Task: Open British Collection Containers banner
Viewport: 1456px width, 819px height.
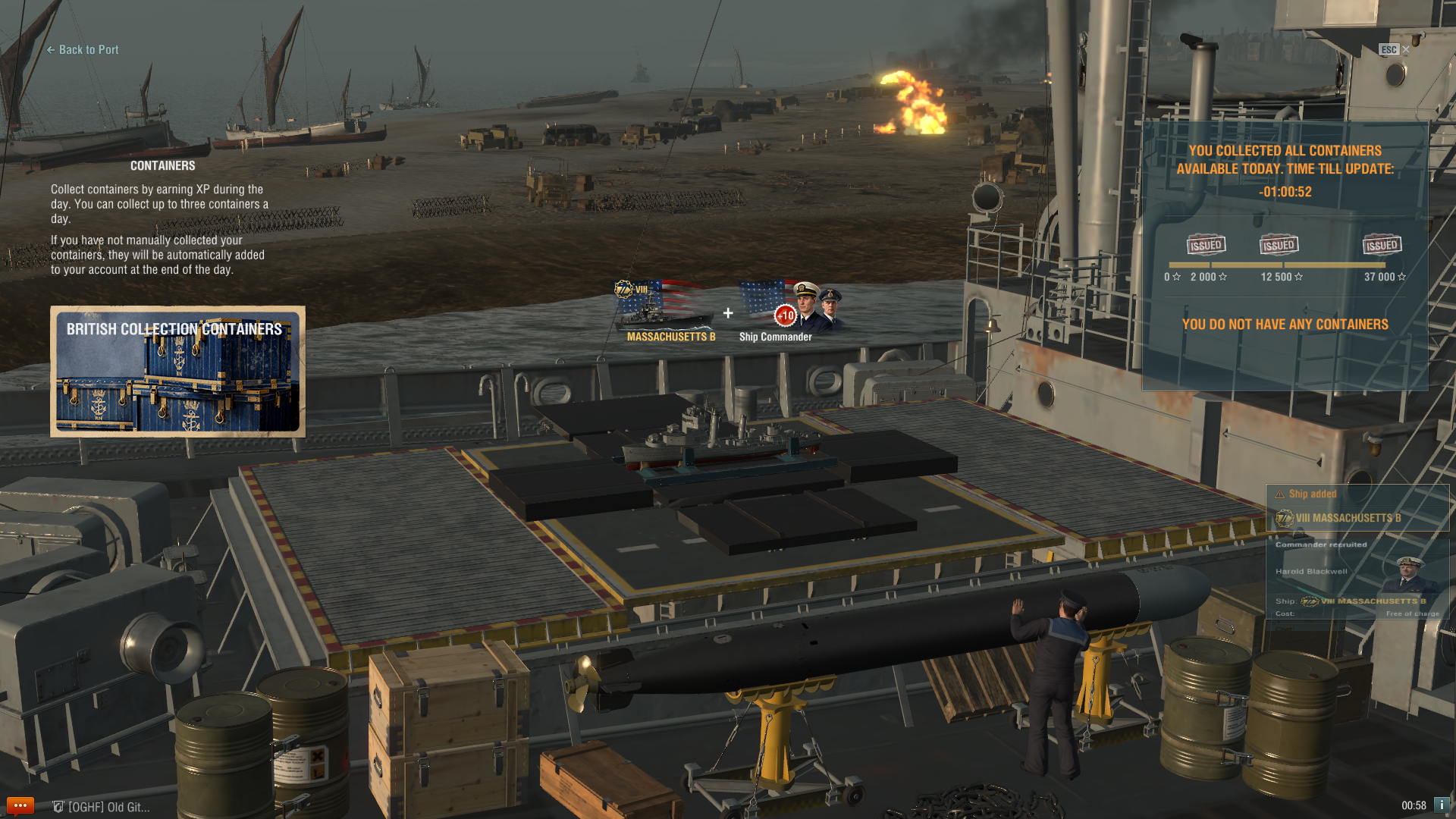Action: click(177, 372)
